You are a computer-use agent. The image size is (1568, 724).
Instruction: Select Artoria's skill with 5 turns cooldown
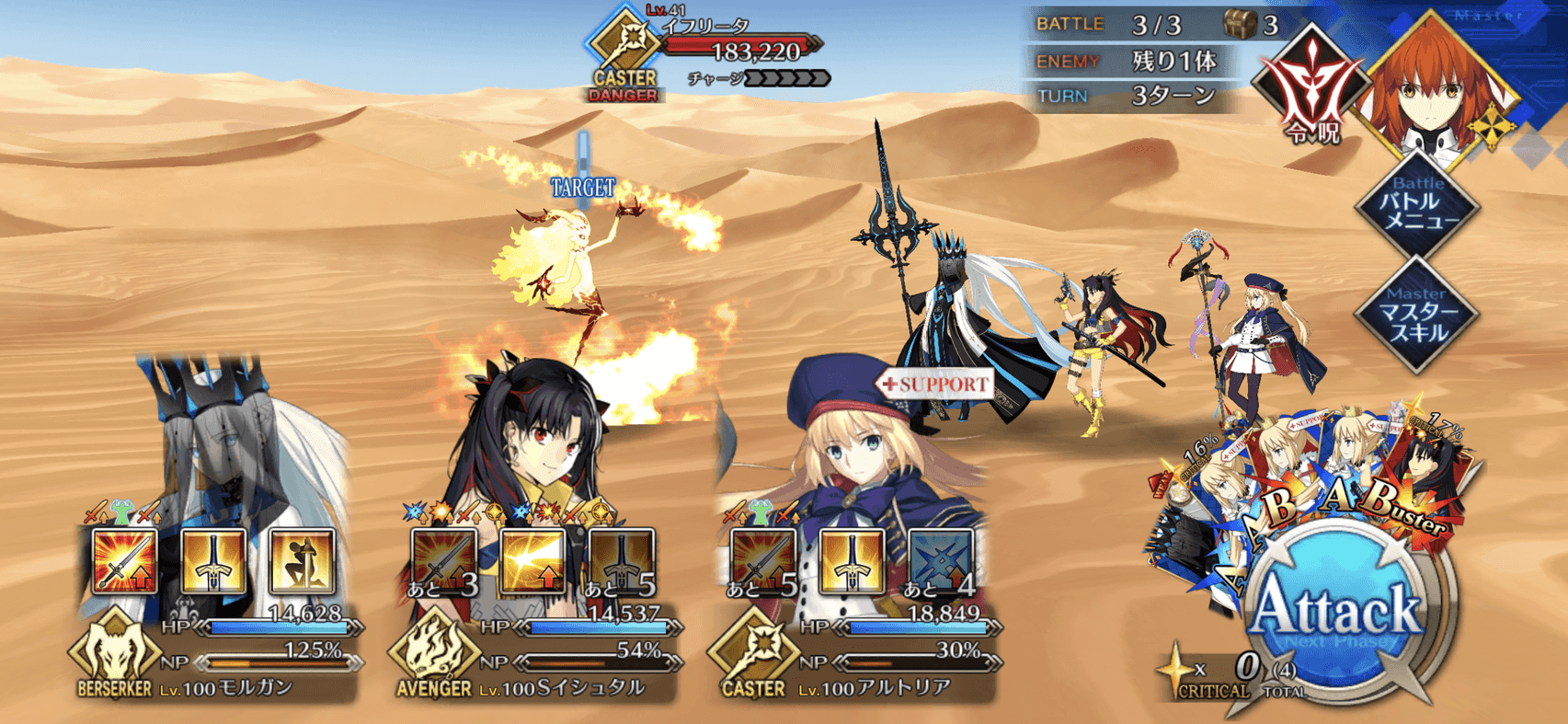click(763, 560)
